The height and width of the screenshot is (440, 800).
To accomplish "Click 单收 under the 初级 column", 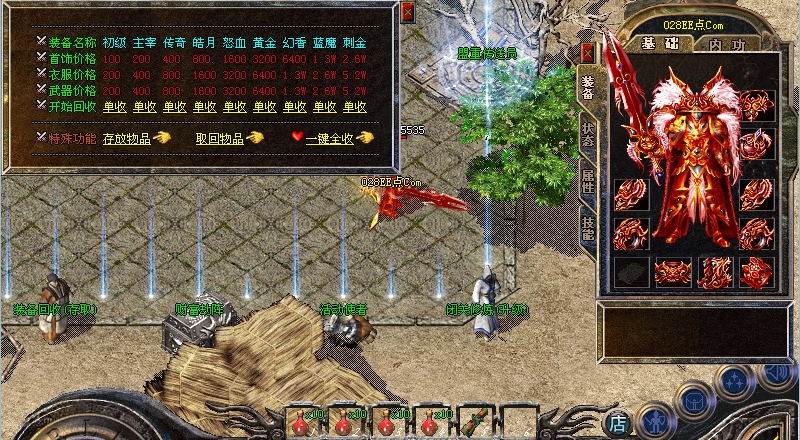I will pyautogui.click(x=114, y=106).
